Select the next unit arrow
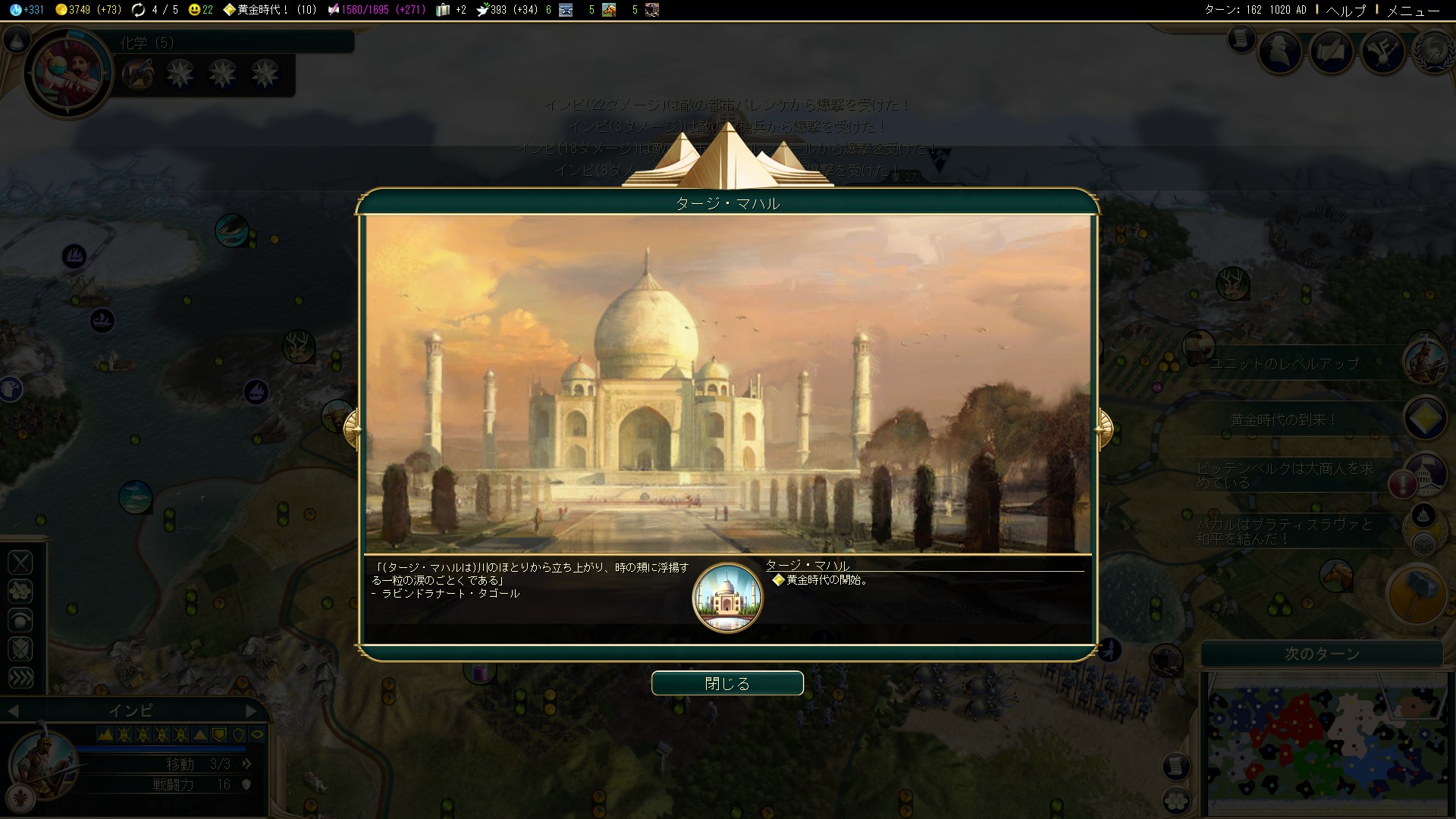The height and width of the screenshot is (819, 1456). (x=252, y=711)
